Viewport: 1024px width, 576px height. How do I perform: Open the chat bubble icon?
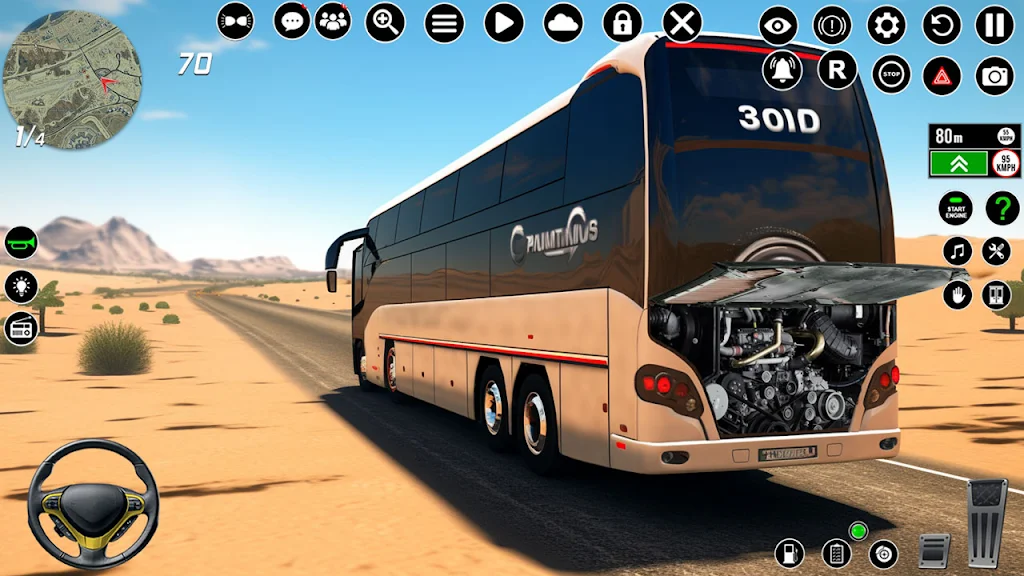point(291,21)
